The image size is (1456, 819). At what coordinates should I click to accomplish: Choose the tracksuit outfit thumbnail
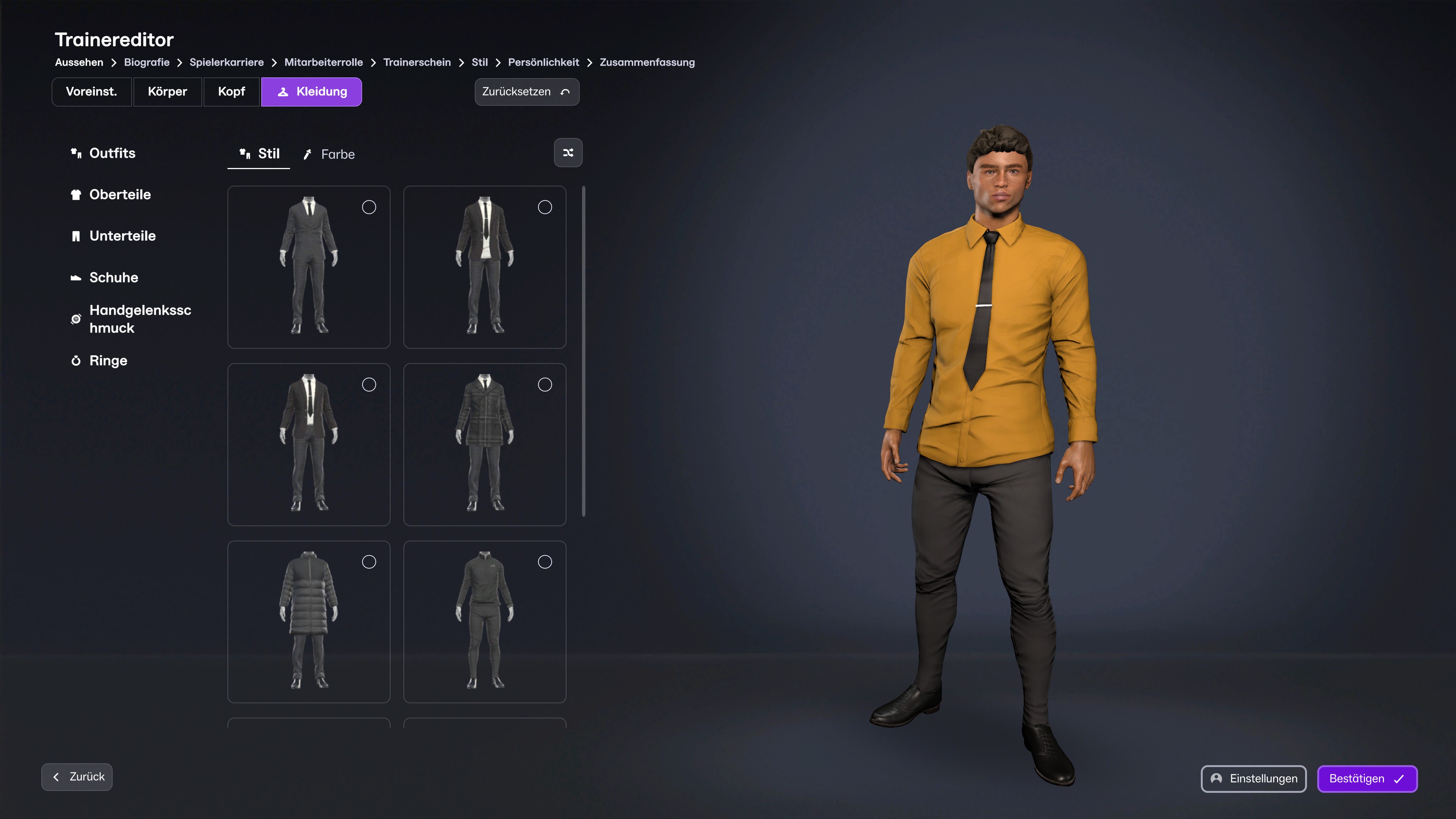point(485,621)
